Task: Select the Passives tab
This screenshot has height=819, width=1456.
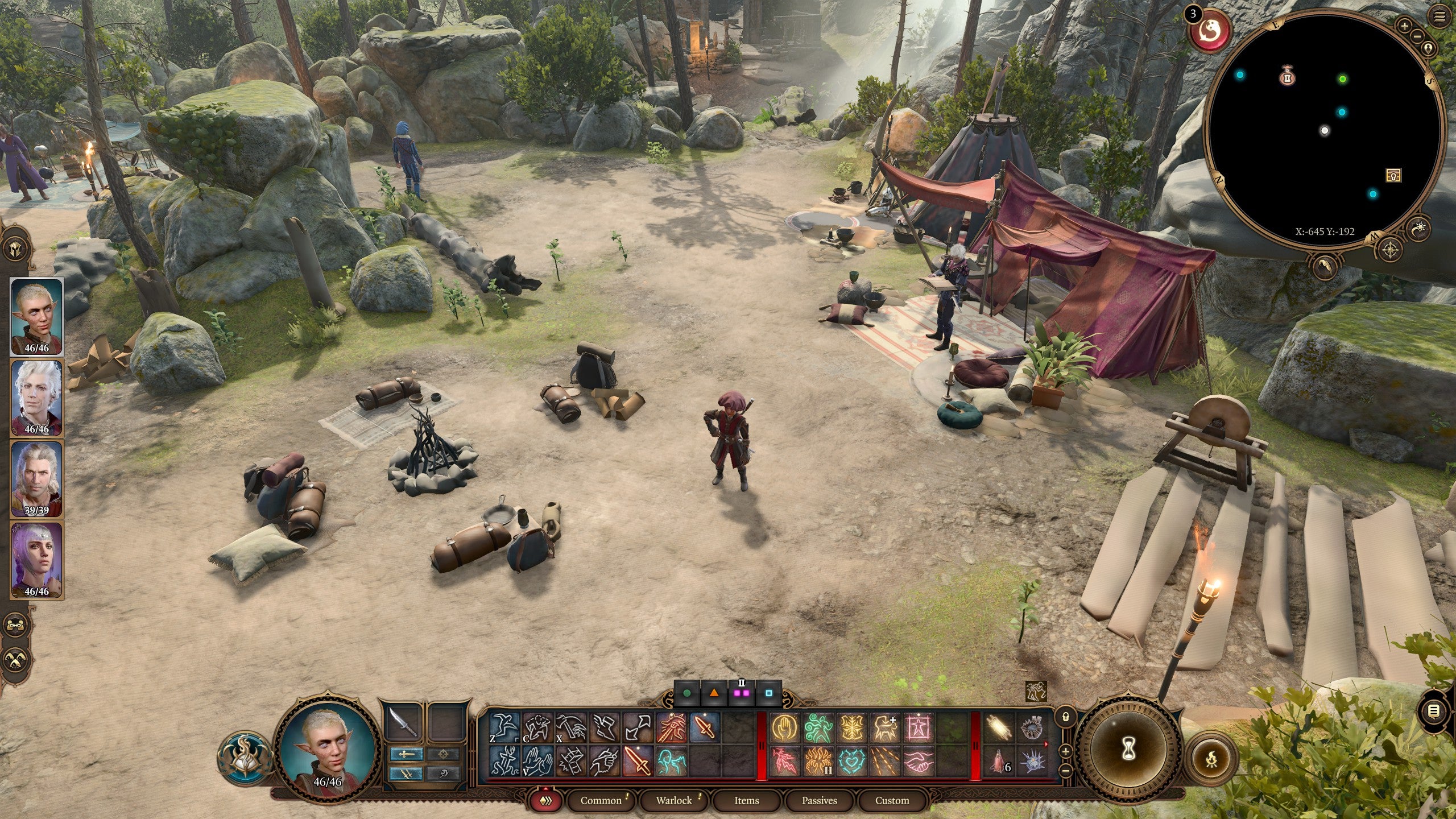Action: (819, 800)
